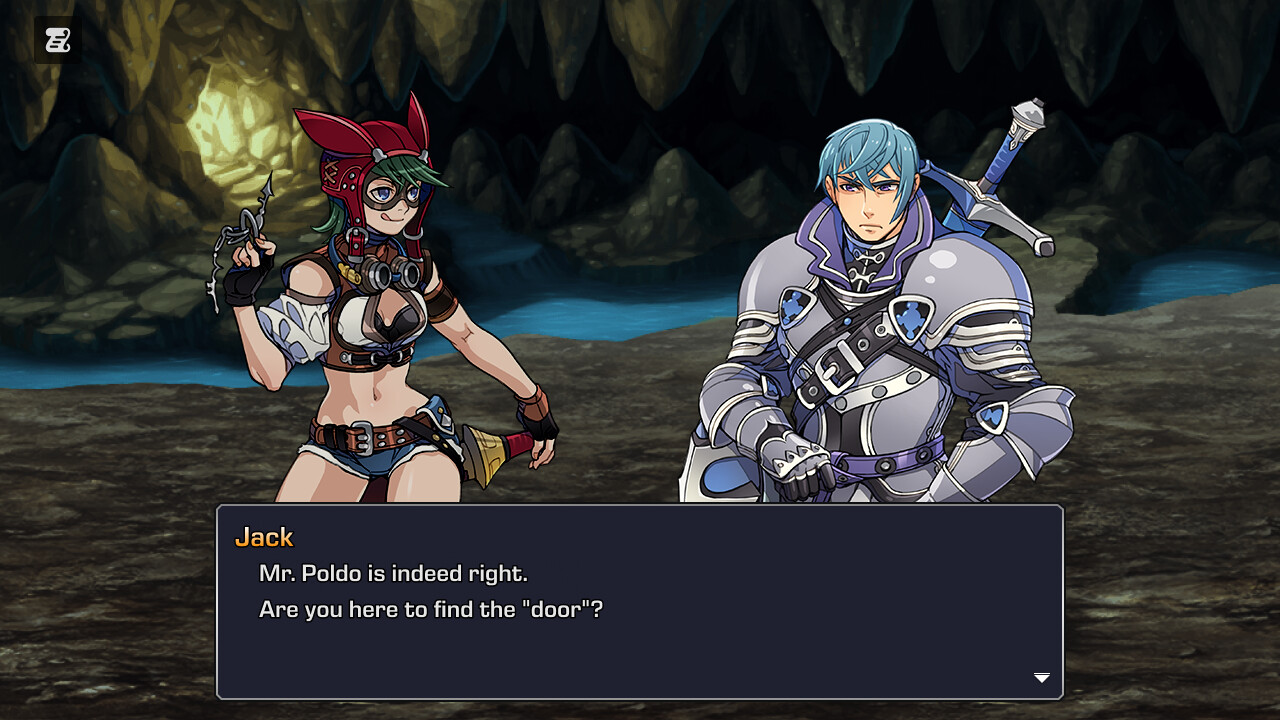The width and height of the screenshot is (1280, 720).
Task: Click the speaker name label Jack
Action: click(x=264, y=537)
